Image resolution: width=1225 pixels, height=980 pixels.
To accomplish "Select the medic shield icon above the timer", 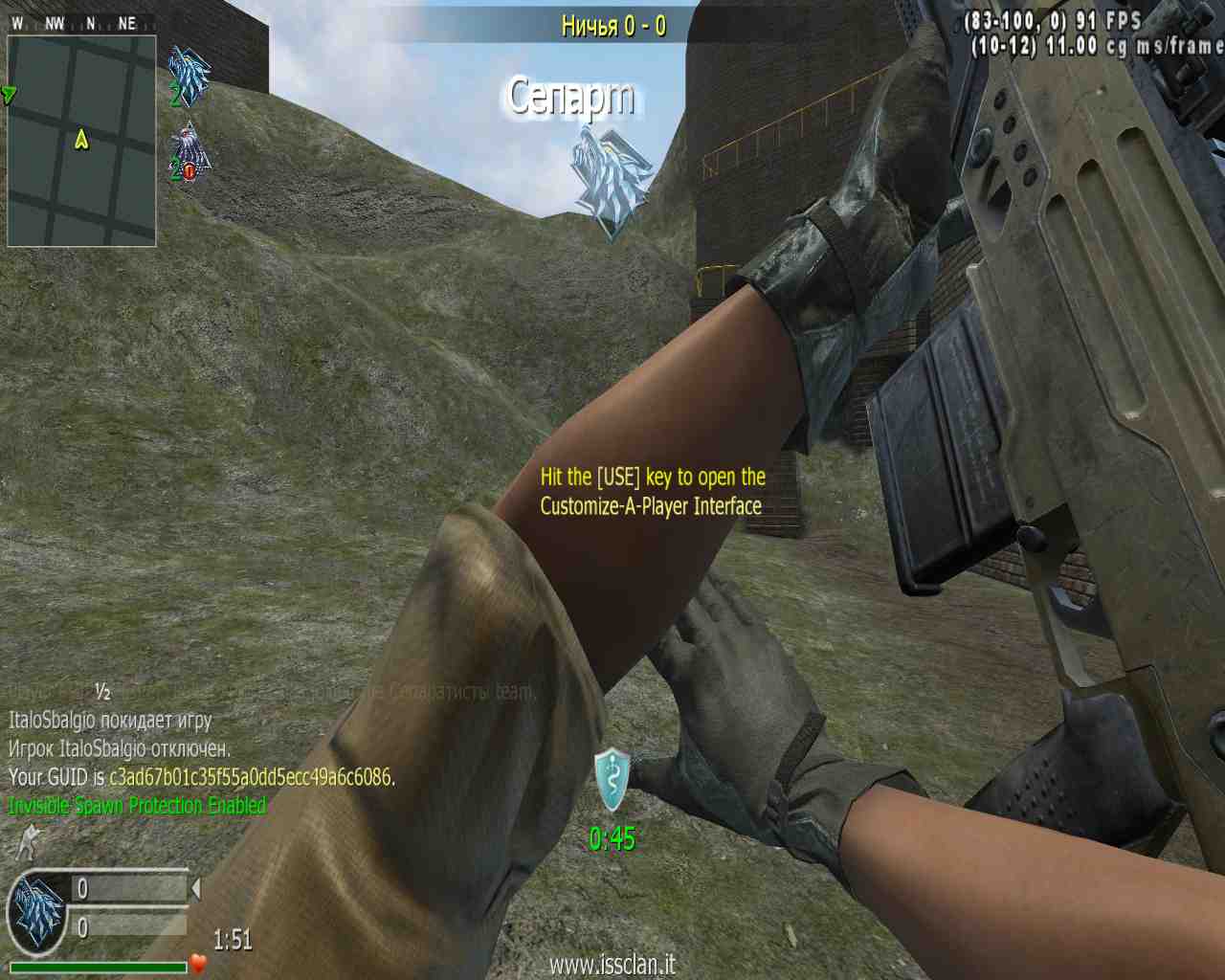I will pyautogui.click(x=612, y=779).
